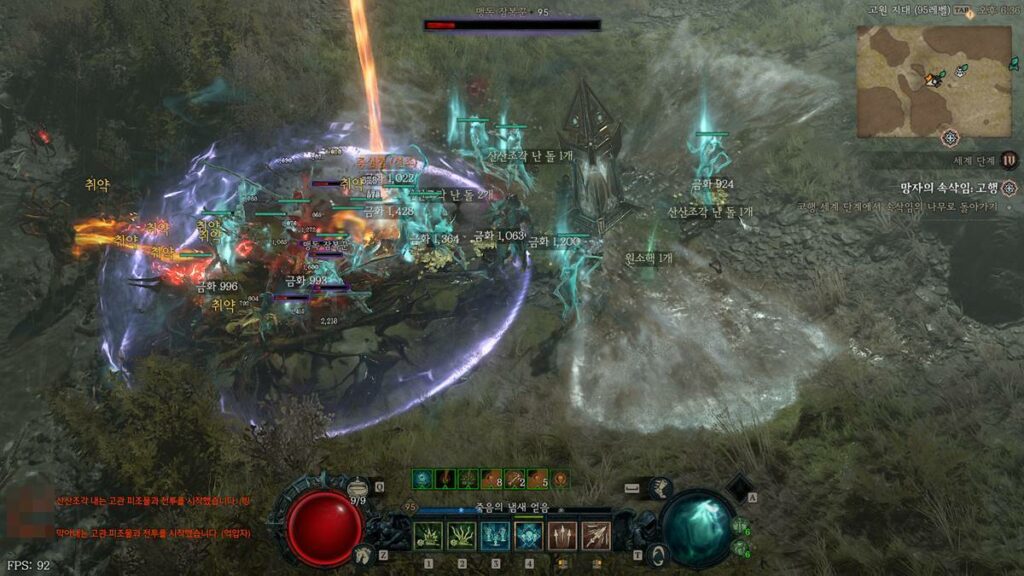Click the buff icon showing 8 stacks
The width and height of the screenshot is (1024, 576).
(x=491, y=479)
